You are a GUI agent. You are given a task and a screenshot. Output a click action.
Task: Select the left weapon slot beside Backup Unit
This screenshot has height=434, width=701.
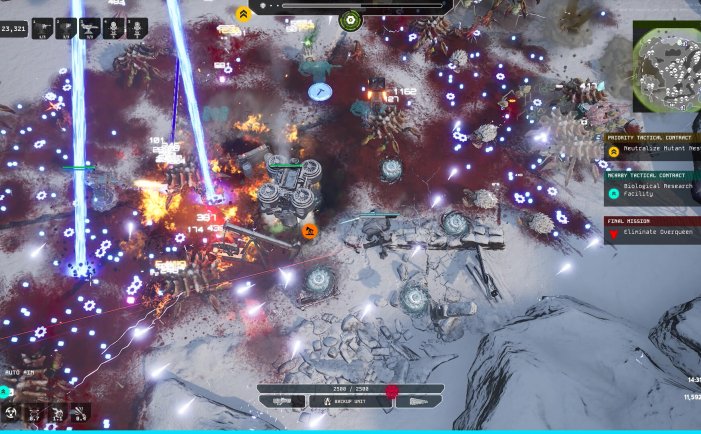click(x=281, y=401)
